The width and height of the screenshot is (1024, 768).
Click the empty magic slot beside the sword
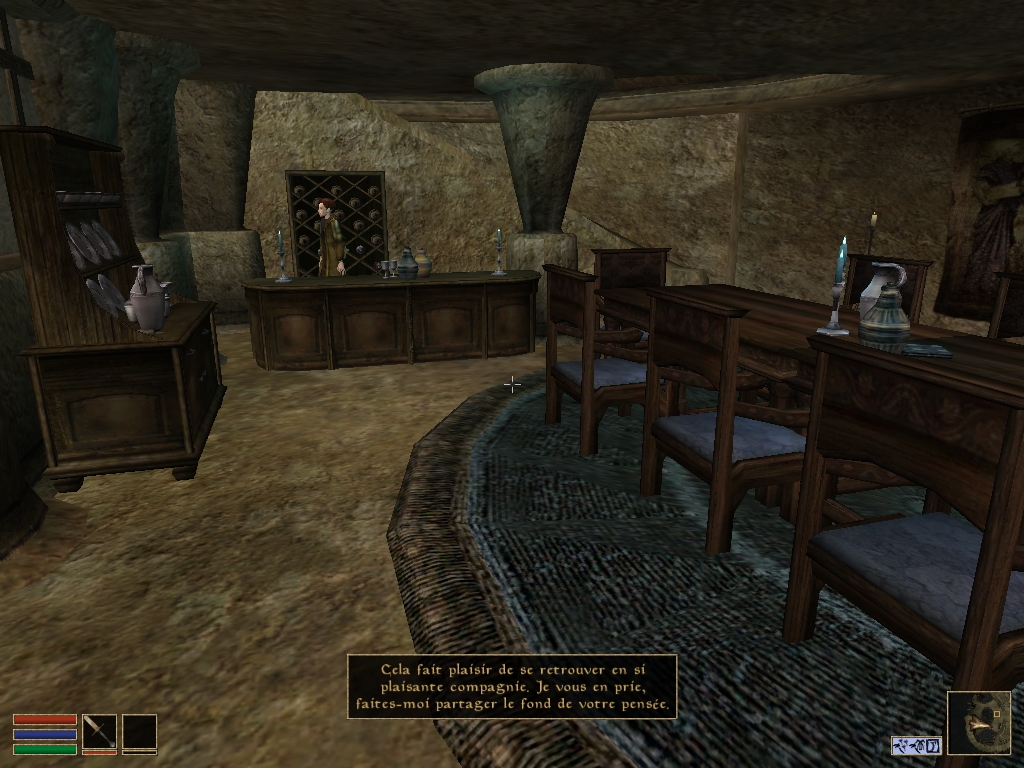point(140,732)
